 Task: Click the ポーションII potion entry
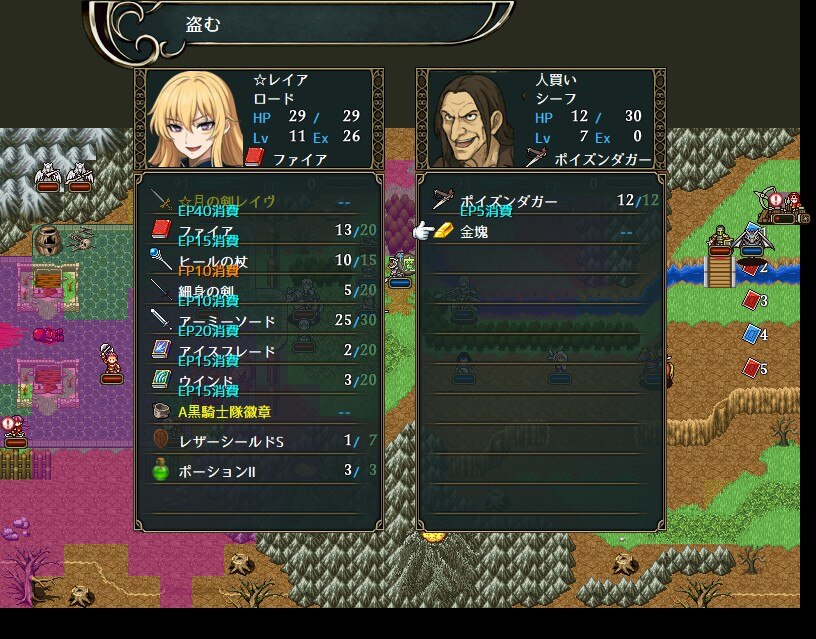click(x=258, y=470)
